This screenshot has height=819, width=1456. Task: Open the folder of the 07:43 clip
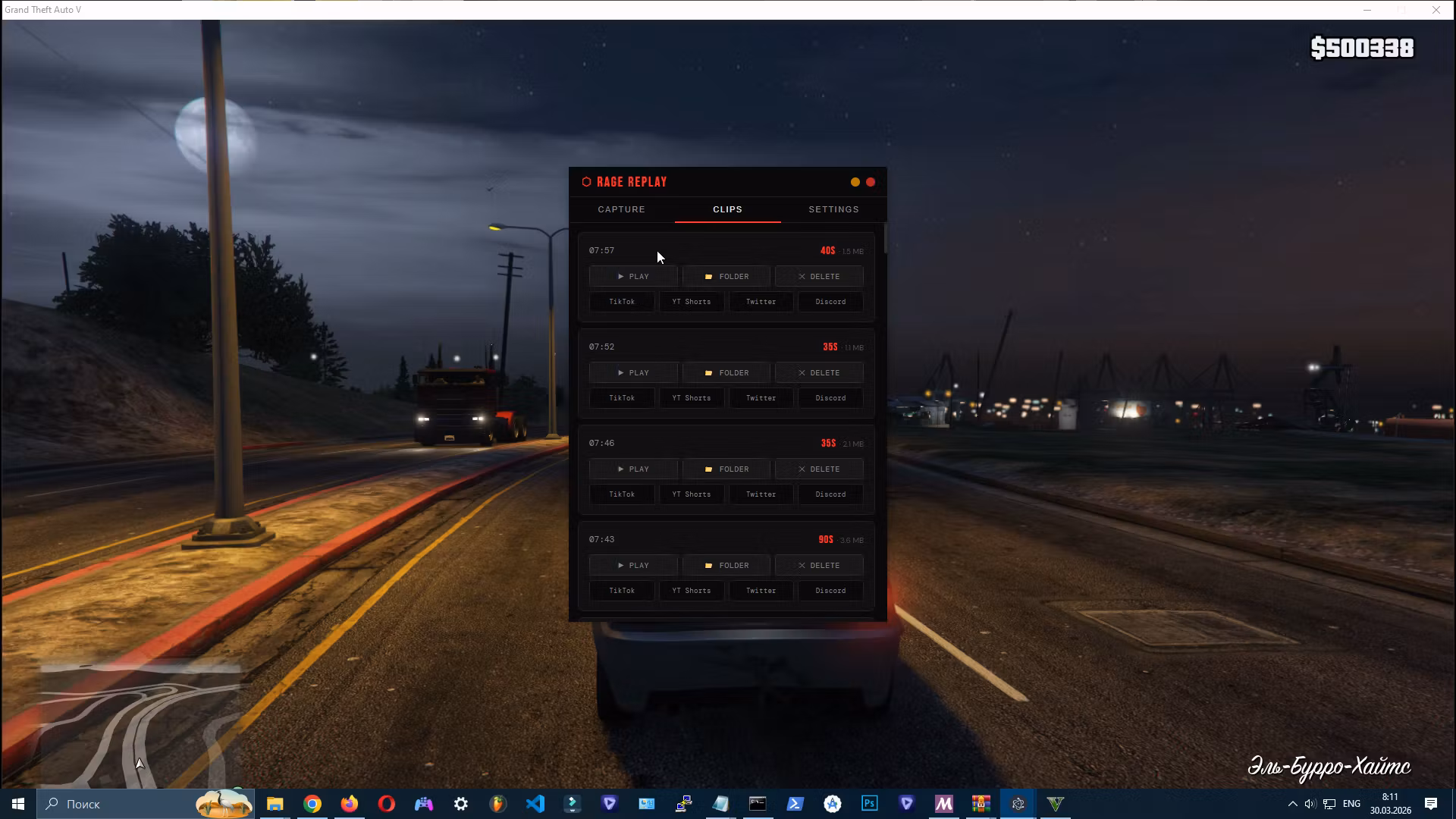click(x=725, y=565)
